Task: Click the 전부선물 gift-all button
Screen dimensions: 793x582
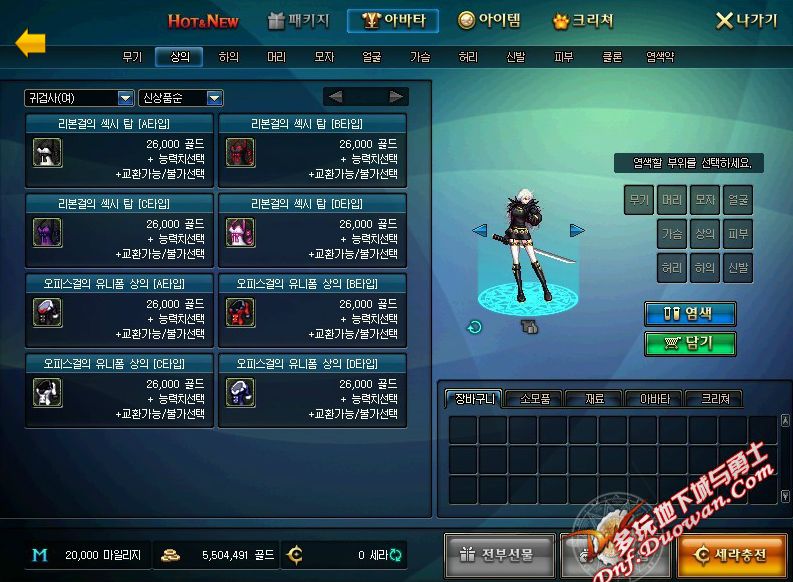Action: pos(496,554)
